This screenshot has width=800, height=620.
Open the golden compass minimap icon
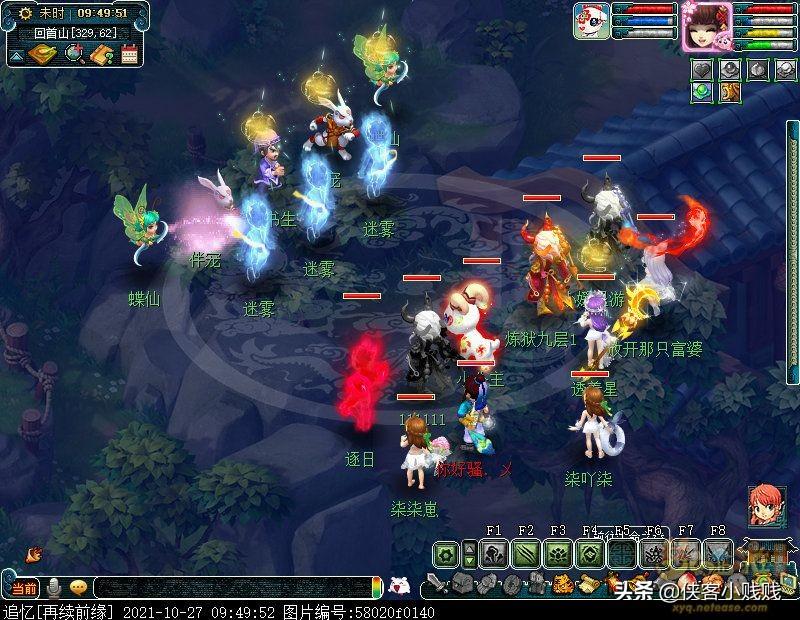click(43, 54)
